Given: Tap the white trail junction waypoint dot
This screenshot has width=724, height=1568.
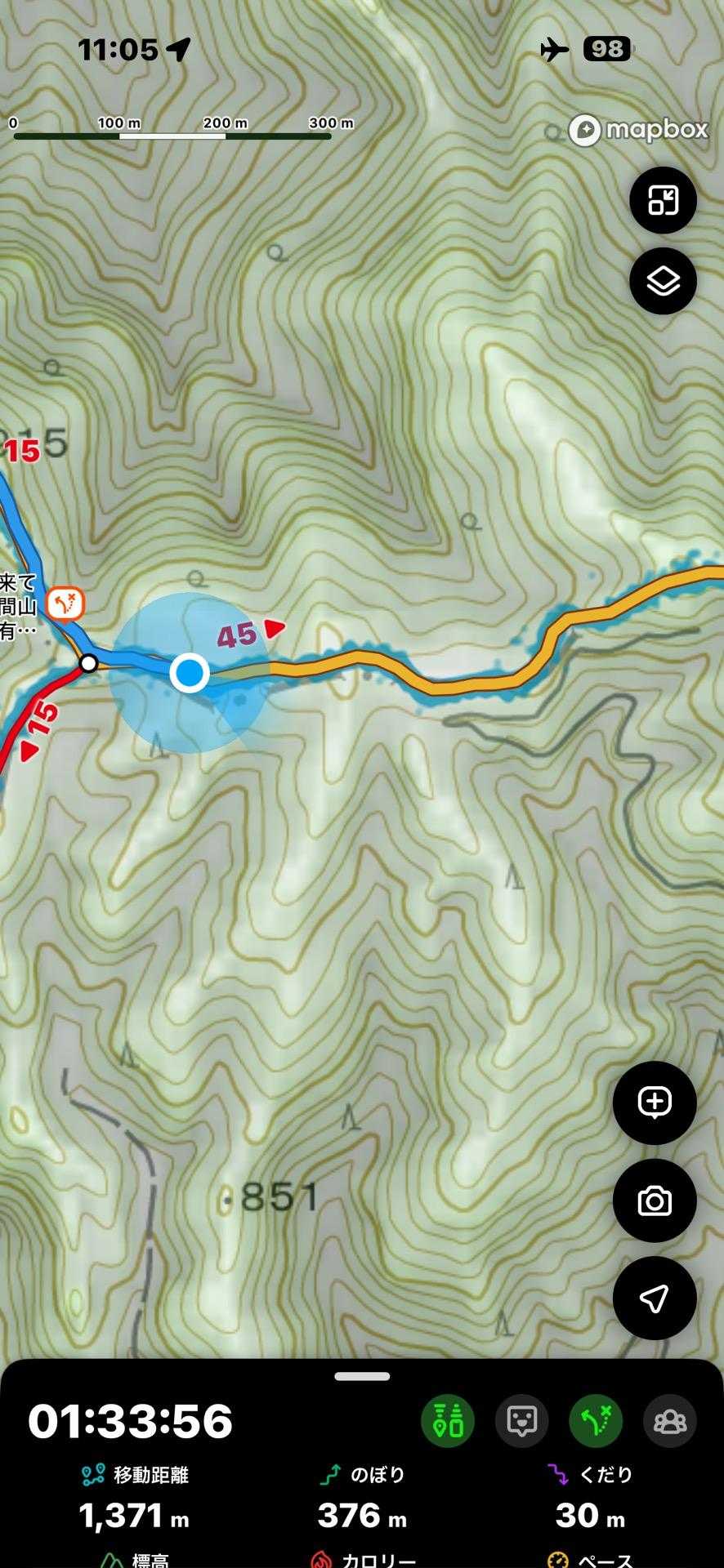Looking at the screenshot, I should pyautogui.click(x=89, y=663).
